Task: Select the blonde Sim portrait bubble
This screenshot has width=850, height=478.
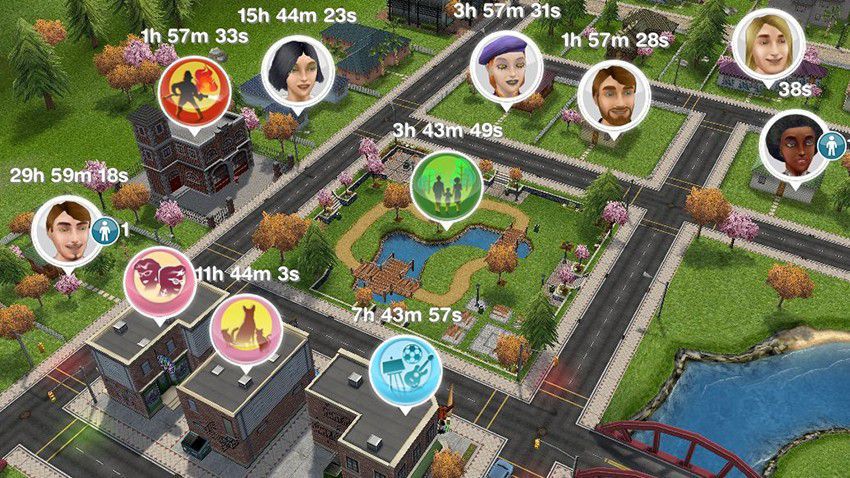Action: coord(767,45)
